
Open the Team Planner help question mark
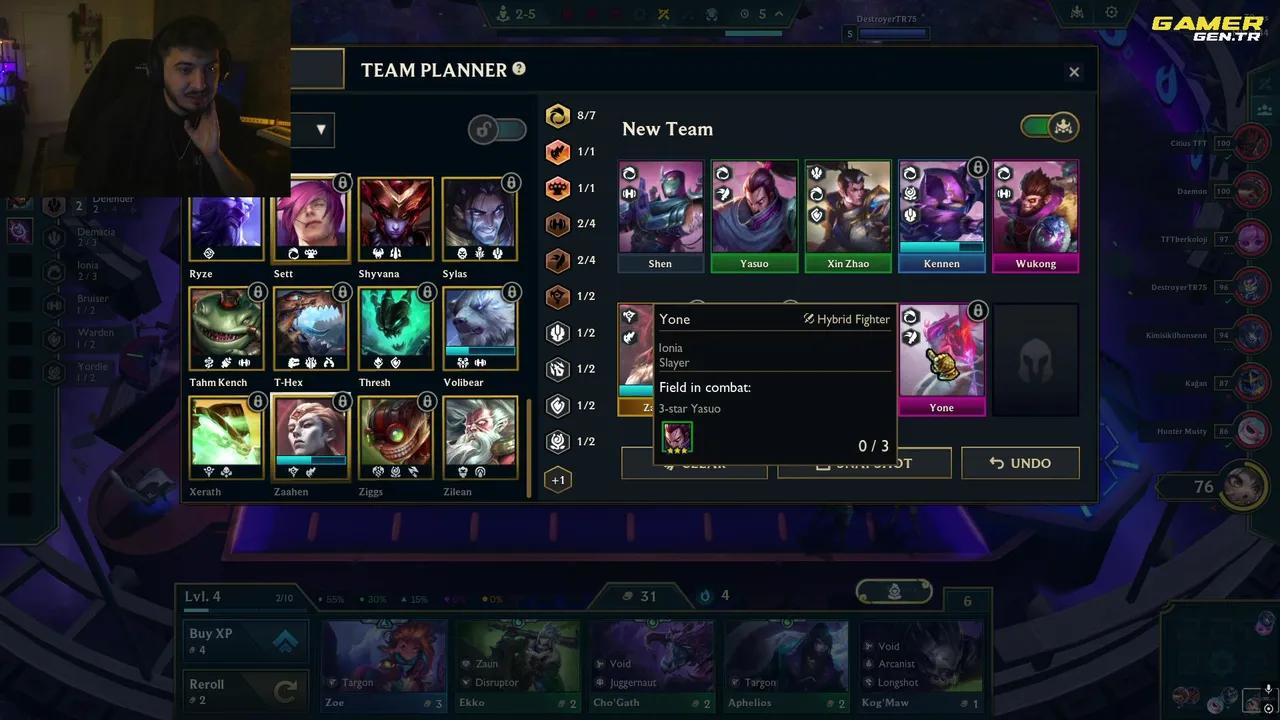click(518, 69)
